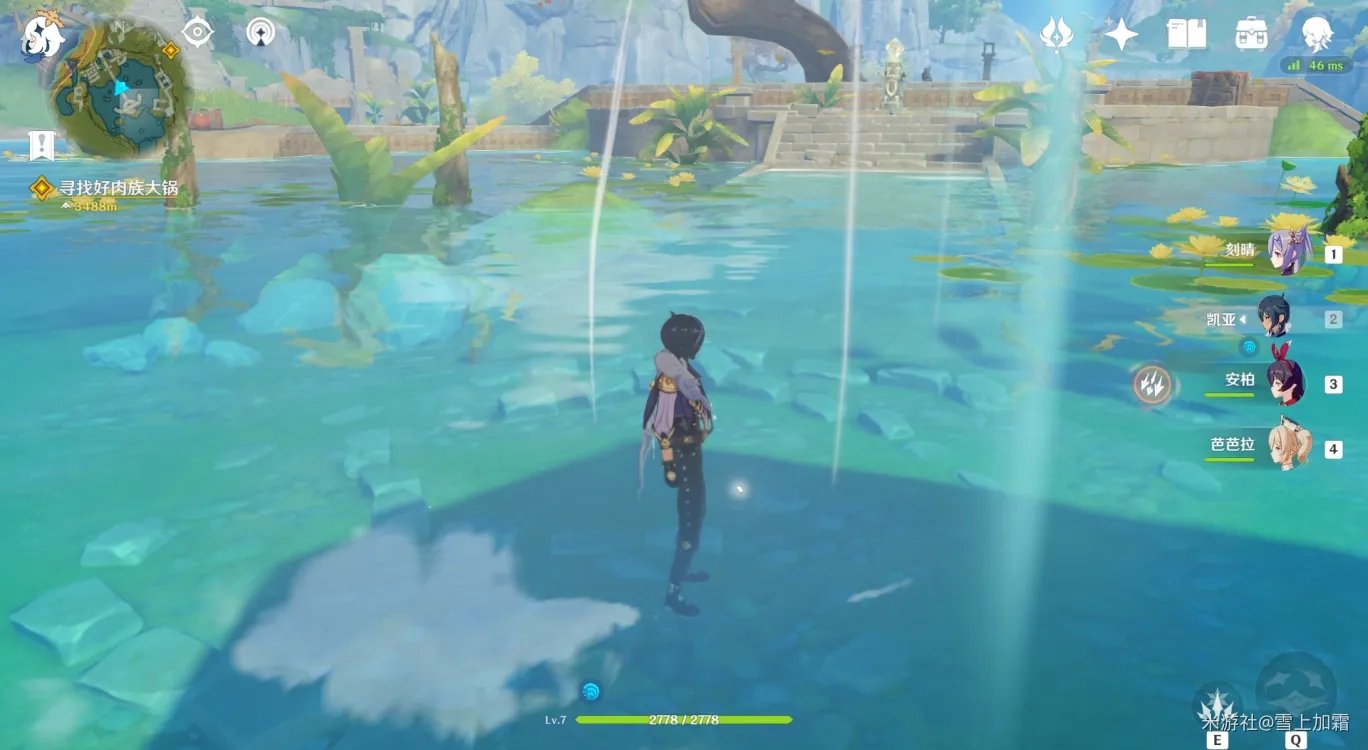Open the co-op mode icon
The width and height of the screenshot is (1368, 750).
pyautogui.click(x=261, y=33)
